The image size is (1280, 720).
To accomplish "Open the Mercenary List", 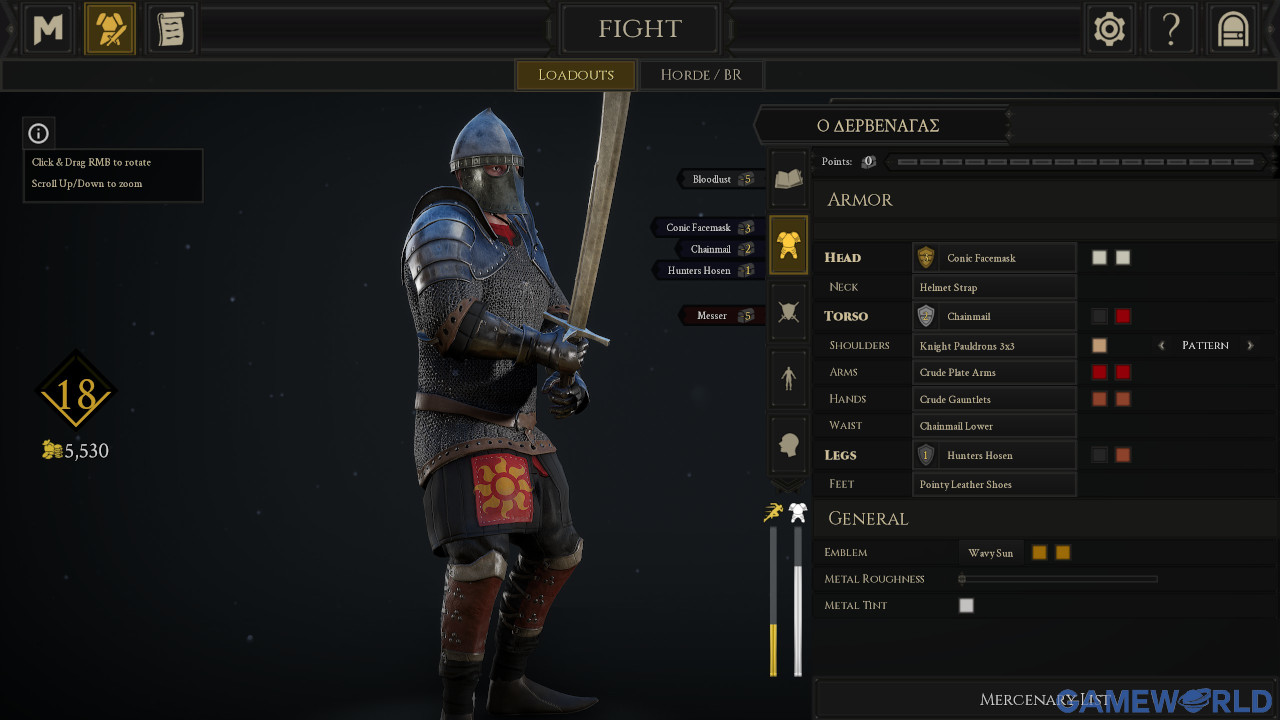I will (x=1046, y=700).
